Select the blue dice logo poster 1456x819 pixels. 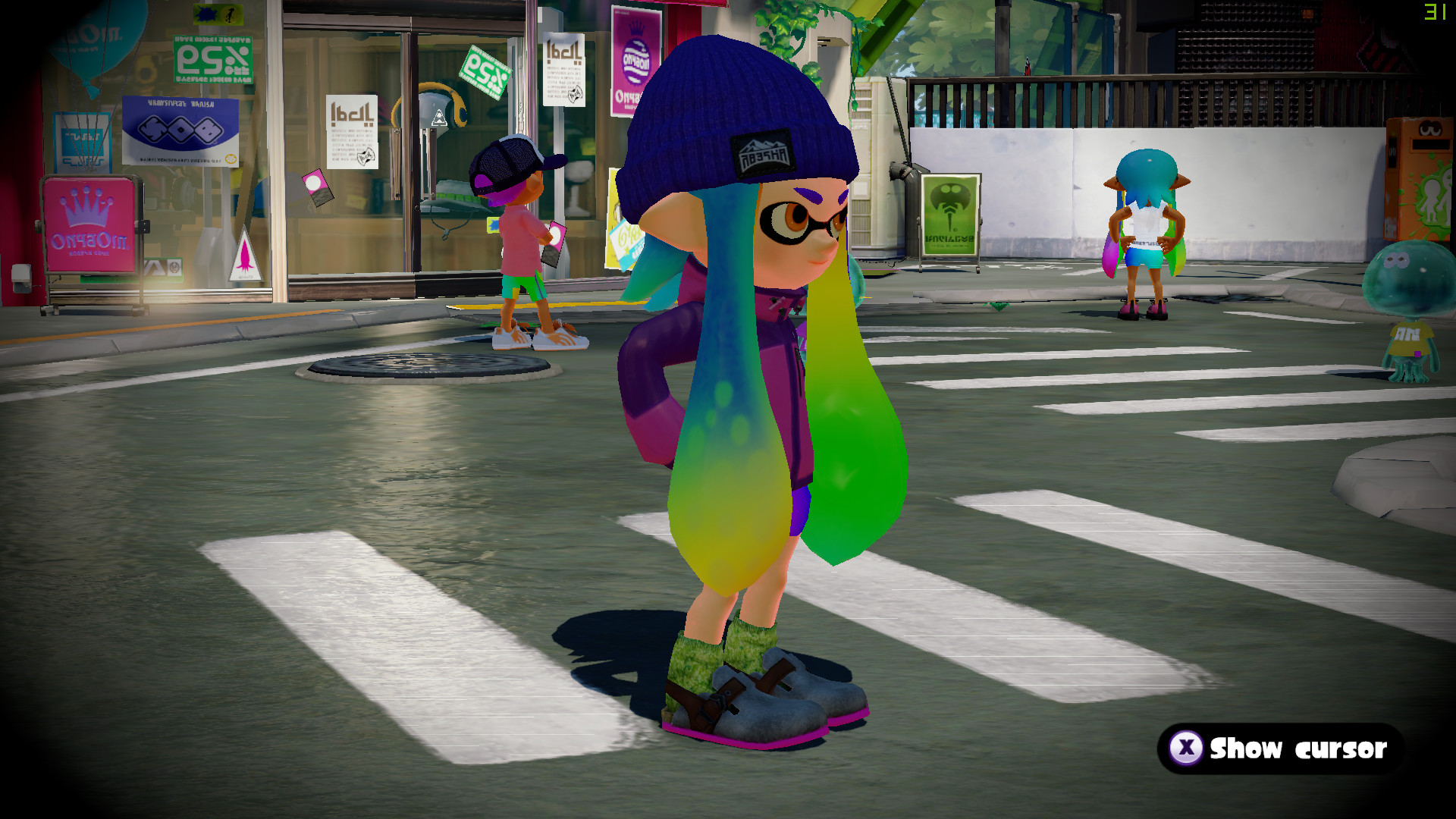[x=180, y=129]
